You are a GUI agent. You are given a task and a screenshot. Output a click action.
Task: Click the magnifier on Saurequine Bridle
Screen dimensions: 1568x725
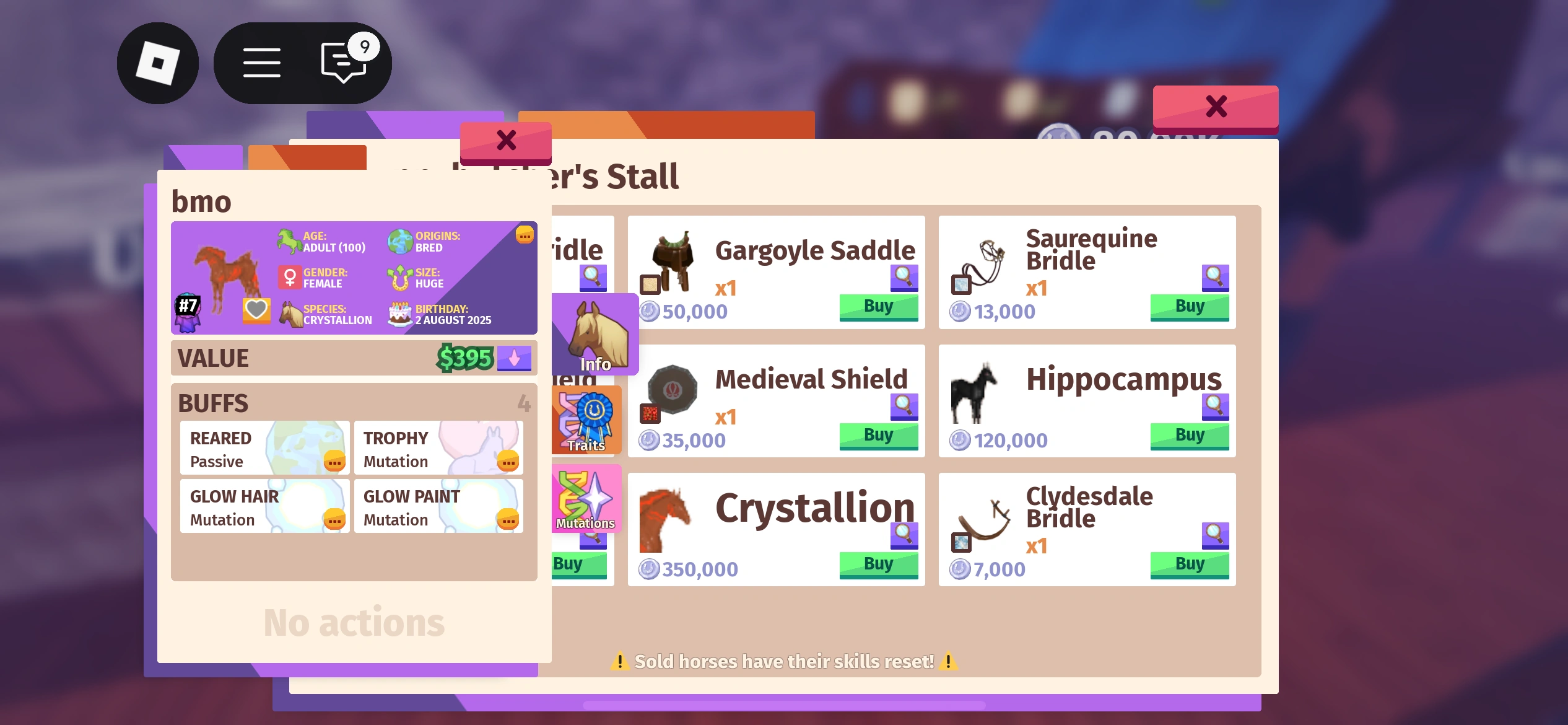pos(1215,279)
